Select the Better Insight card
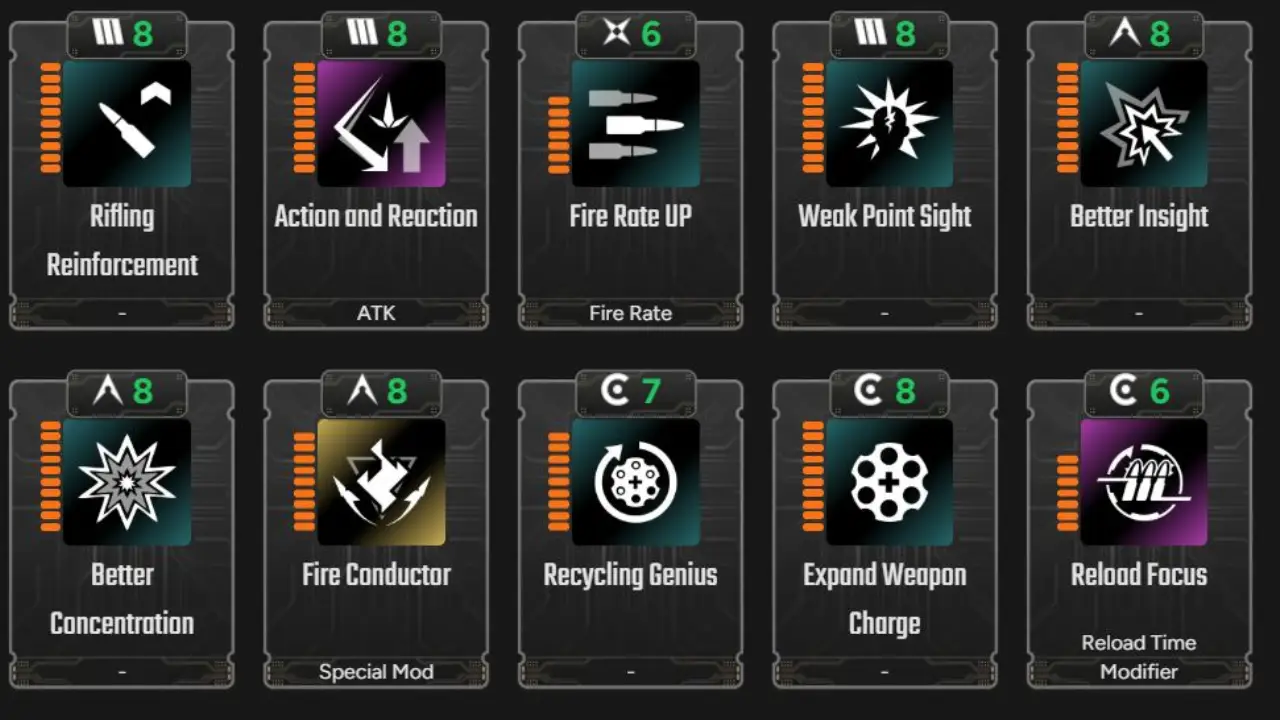Screen dimensions: 1280x720 pyautogui.click(x=1138, y=170)
